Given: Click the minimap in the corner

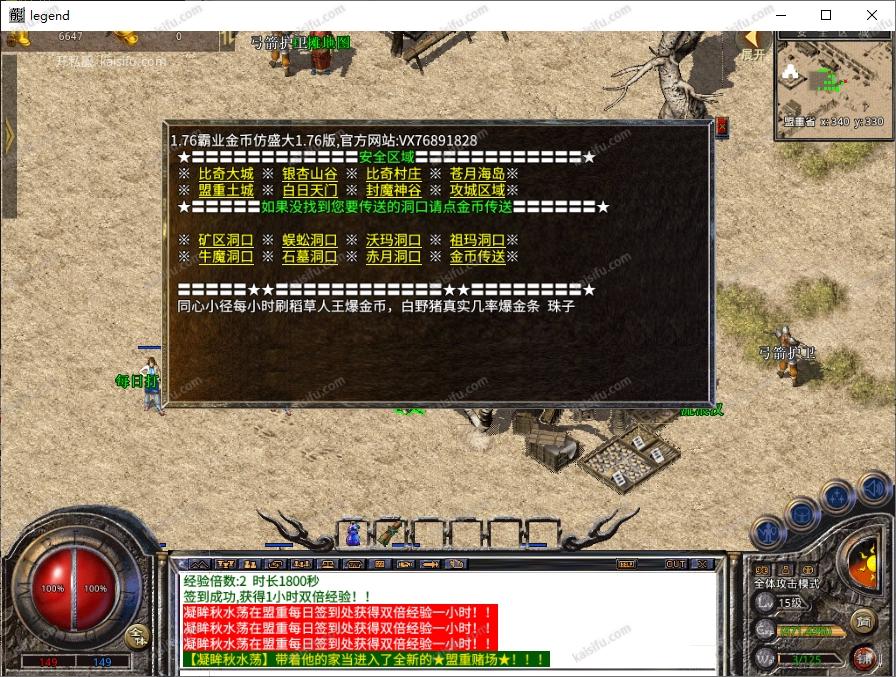Looking at the screenshot, I should (x=830, y=79).
